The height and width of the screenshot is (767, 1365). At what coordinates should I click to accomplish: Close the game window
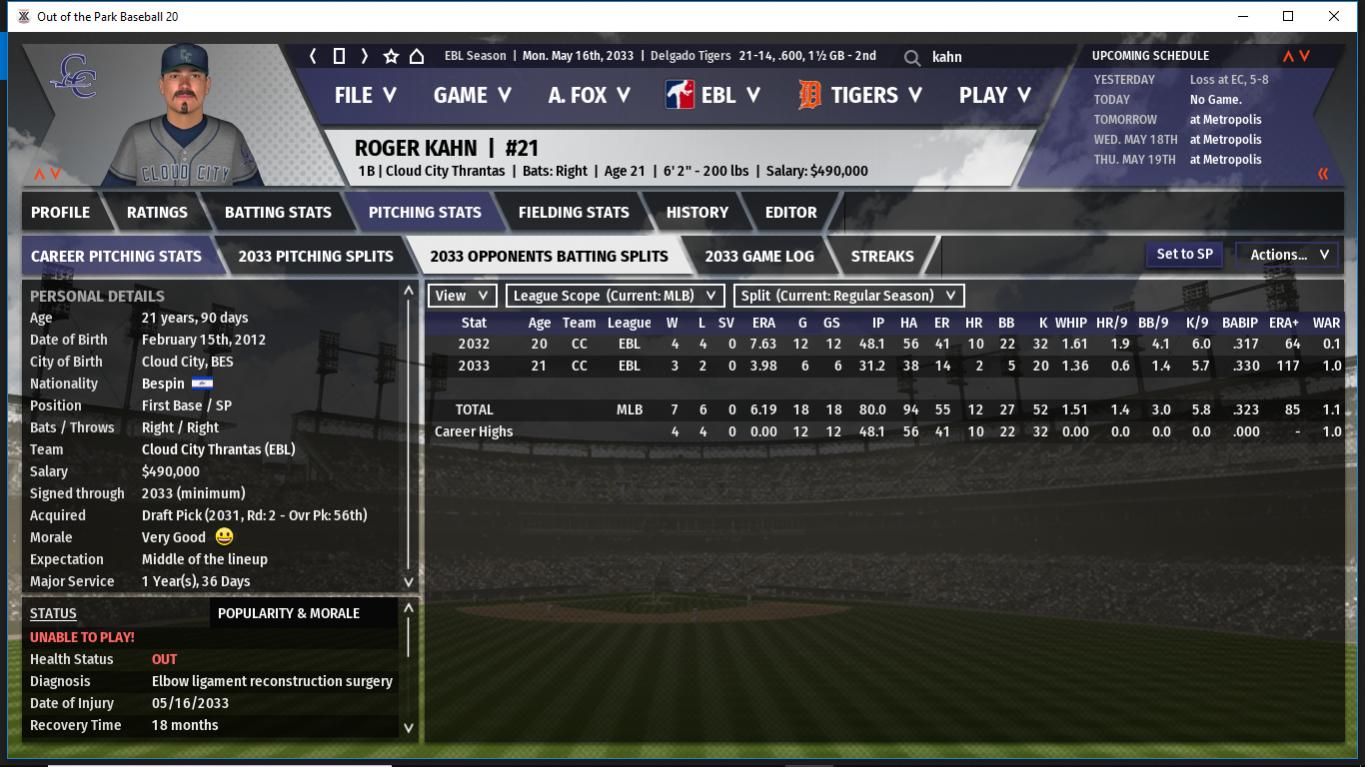tap(1334, 16)
